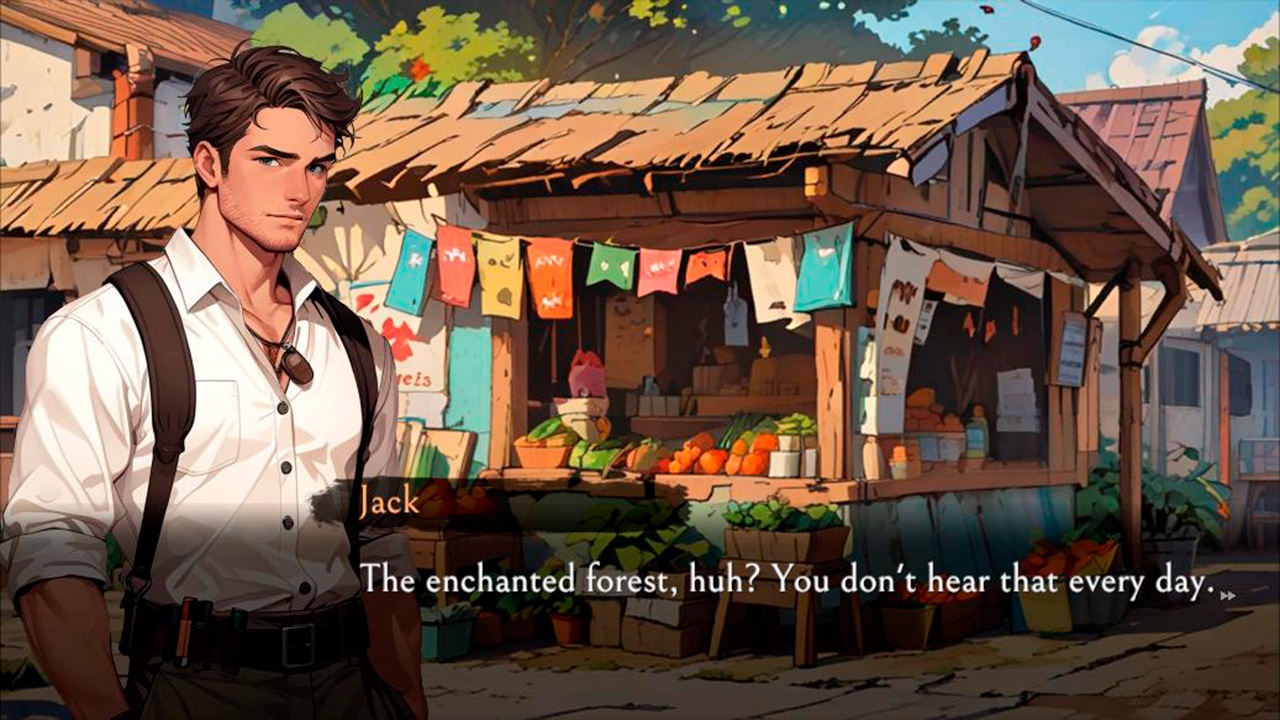This screenshot has width=1280, height=720.
Task: Click the Jack nameplate label
Action: 392,501
